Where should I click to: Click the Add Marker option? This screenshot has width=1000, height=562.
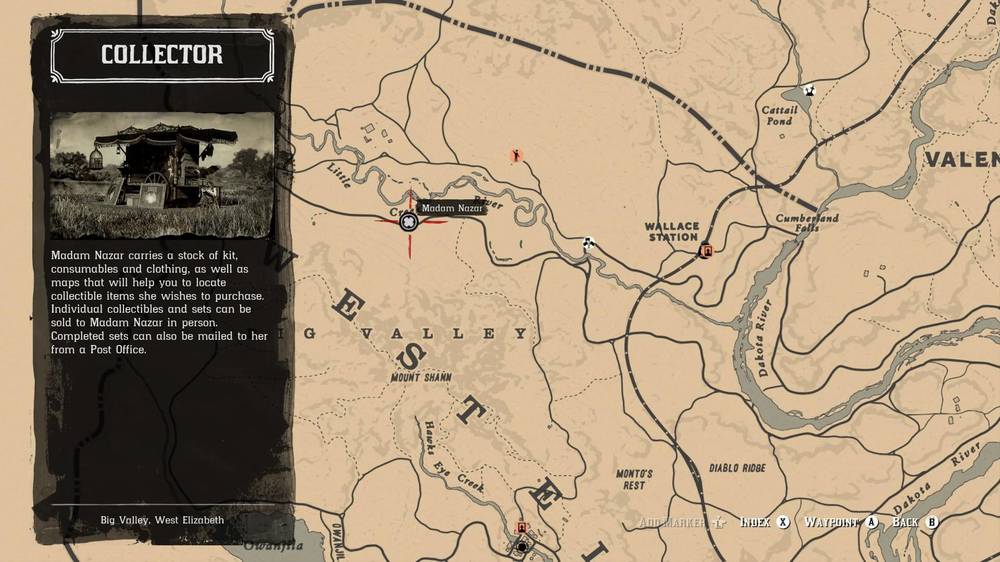pos(679,522)
